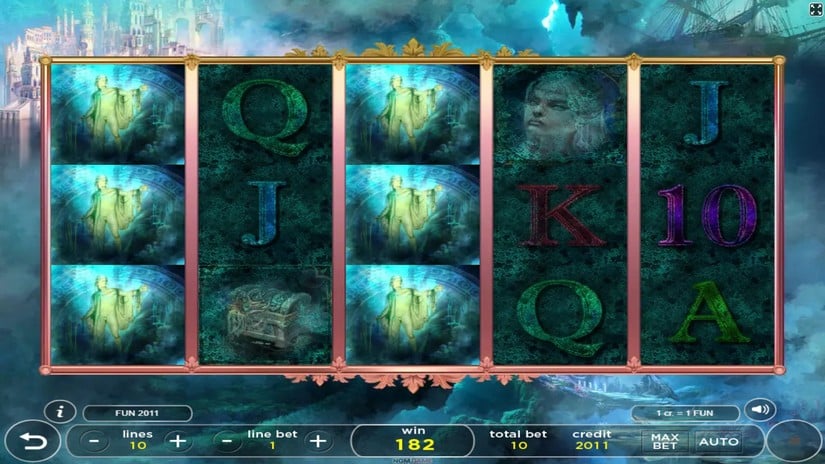Lower the line bet
Image resolution: width=825 pixels, height=464 pixels.
pyautogui.click(x=228, y=440)
